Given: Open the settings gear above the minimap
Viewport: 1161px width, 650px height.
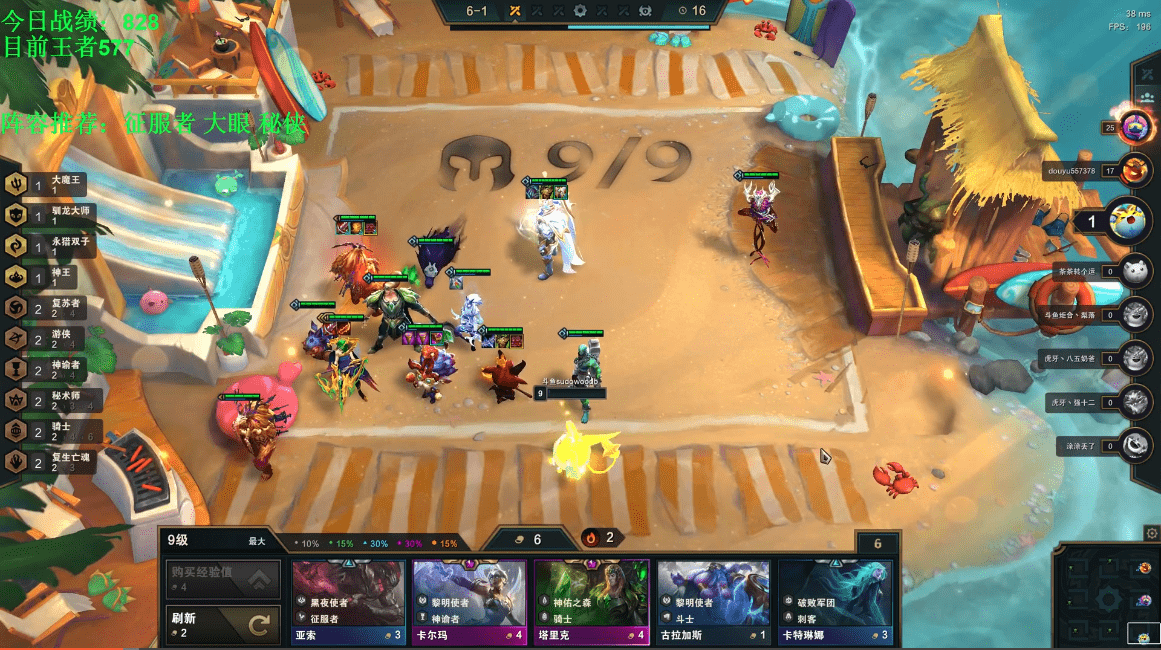Looking at the screenshot, I should pos(1152,534).
